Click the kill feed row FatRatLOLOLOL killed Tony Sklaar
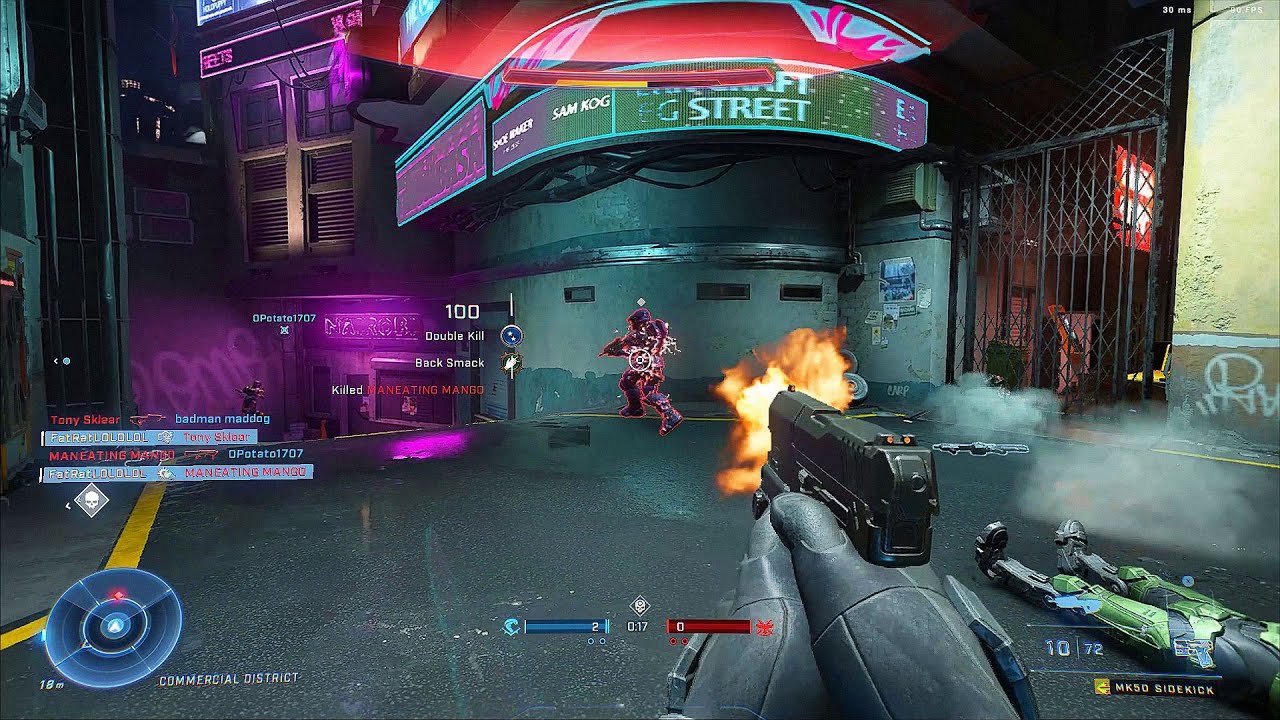The image size is (1280, 720). click(150, 437)
